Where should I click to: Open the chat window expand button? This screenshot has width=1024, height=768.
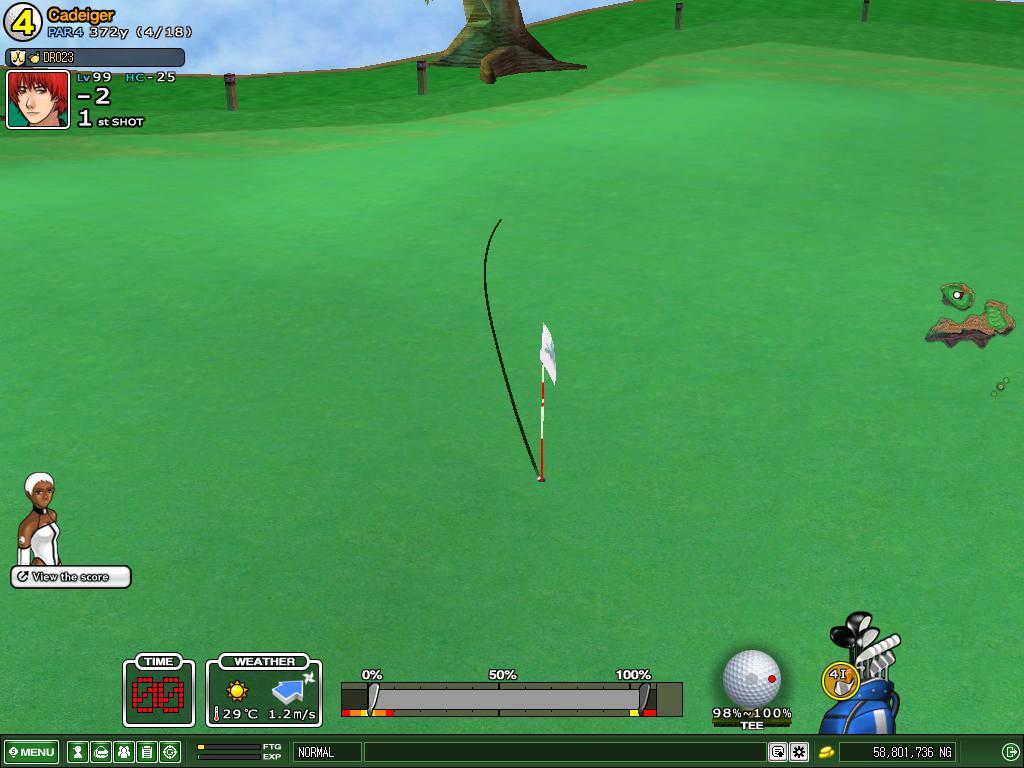(777, 752)
